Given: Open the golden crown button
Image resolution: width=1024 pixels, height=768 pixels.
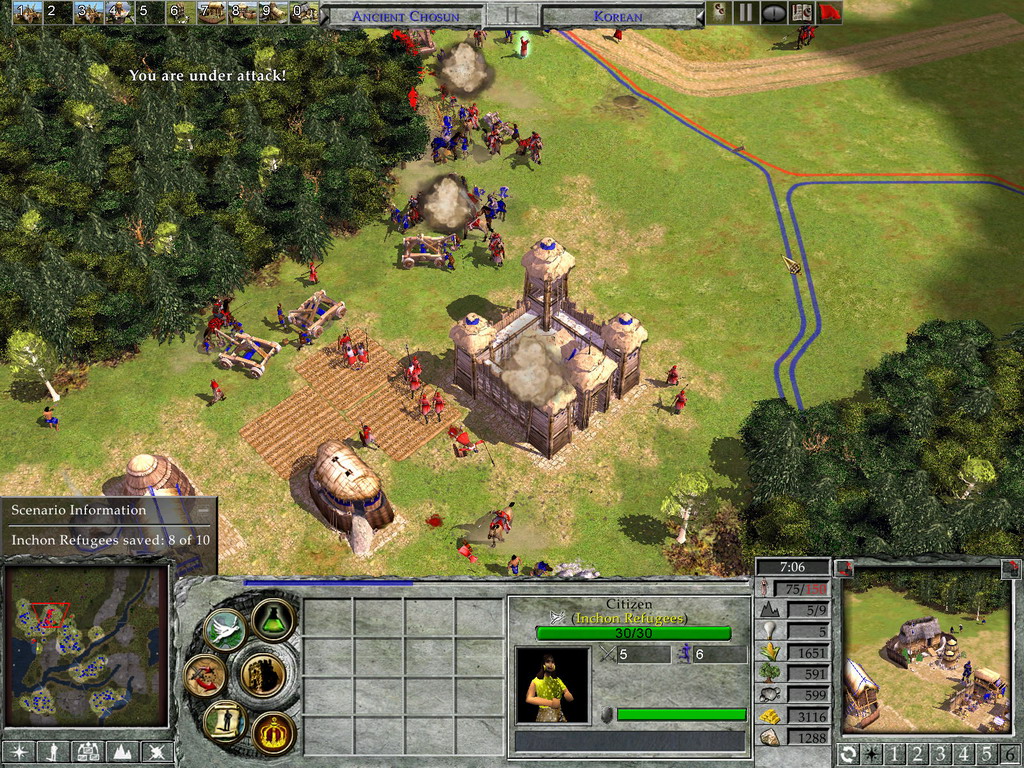Looking at the screenshot, I should (x=272, y=732).
